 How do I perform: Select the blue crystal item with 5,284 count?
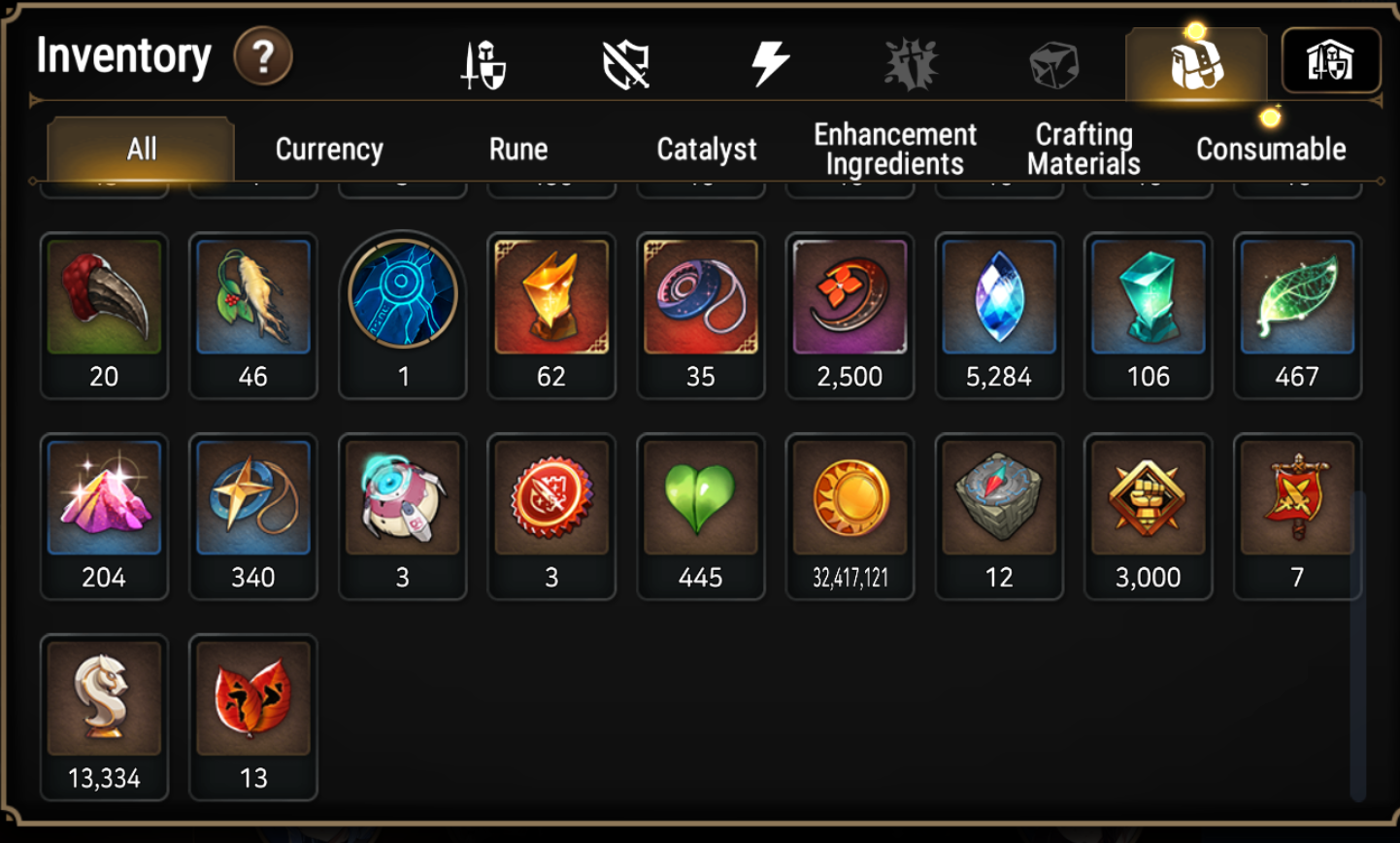tap(999, 296)
